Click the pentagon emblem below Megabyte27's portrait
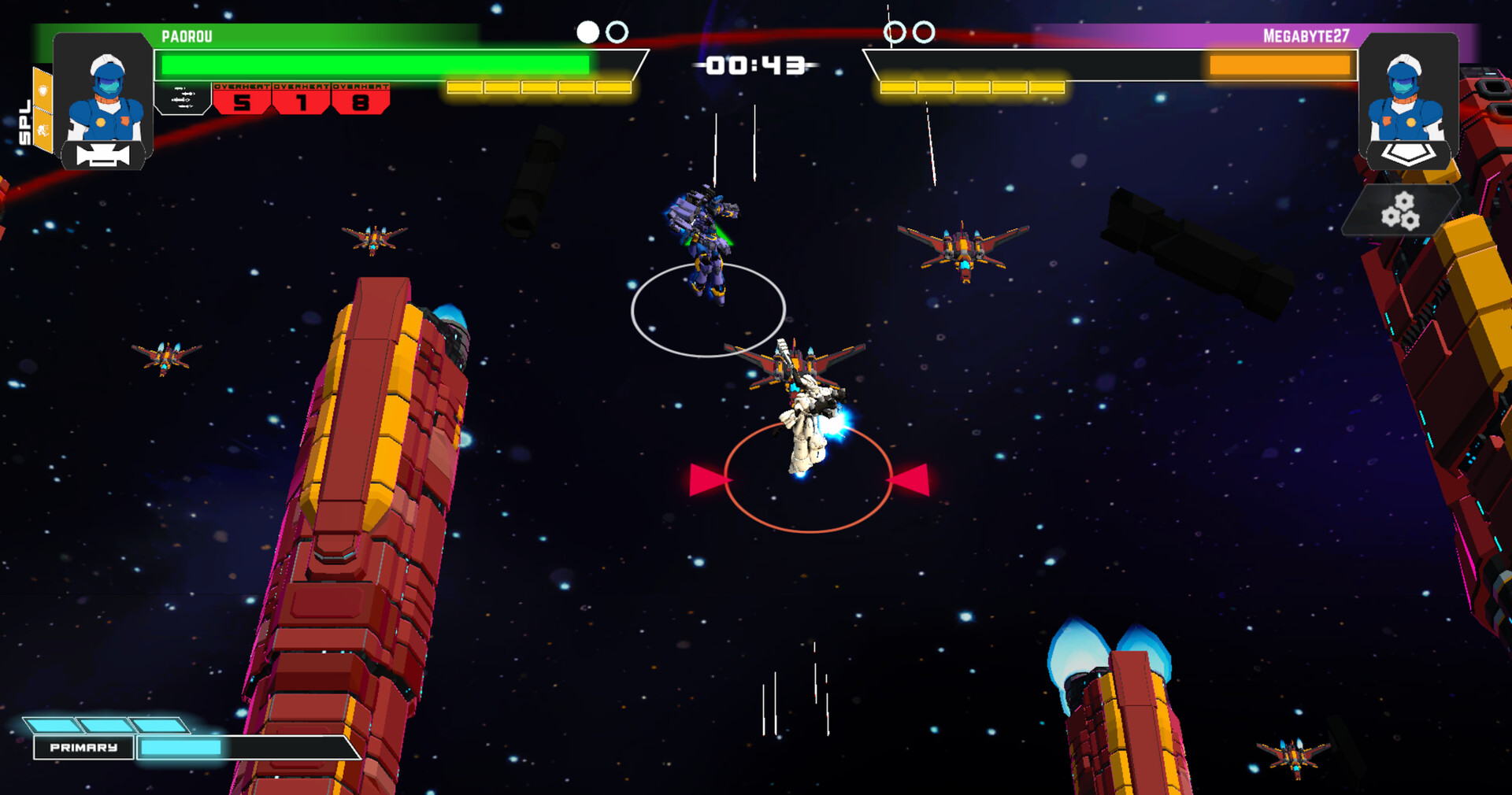The width and height of the screenshot is (1512, 795). click(x=1408, y=153)
